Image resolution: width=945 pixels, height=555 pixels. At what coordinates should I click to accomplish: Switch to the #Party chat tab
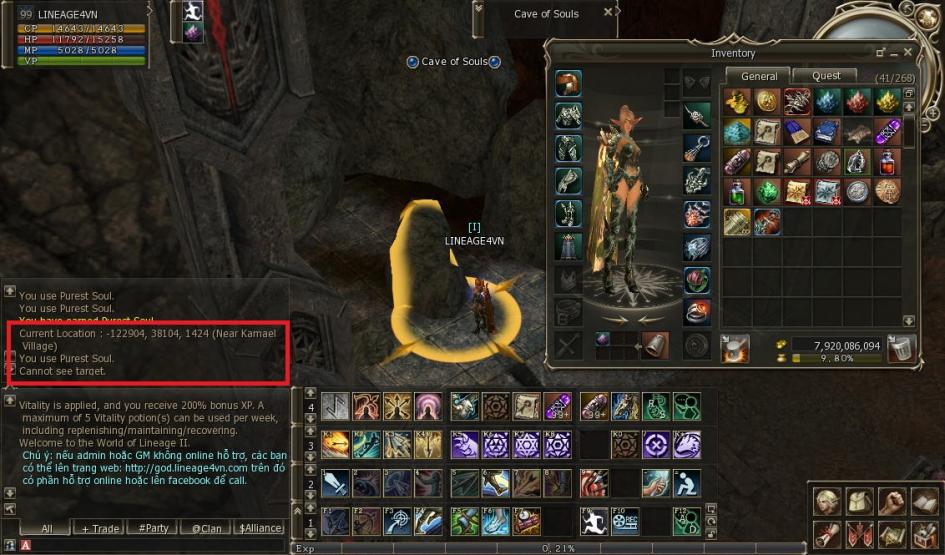click(x=154, y=528)
